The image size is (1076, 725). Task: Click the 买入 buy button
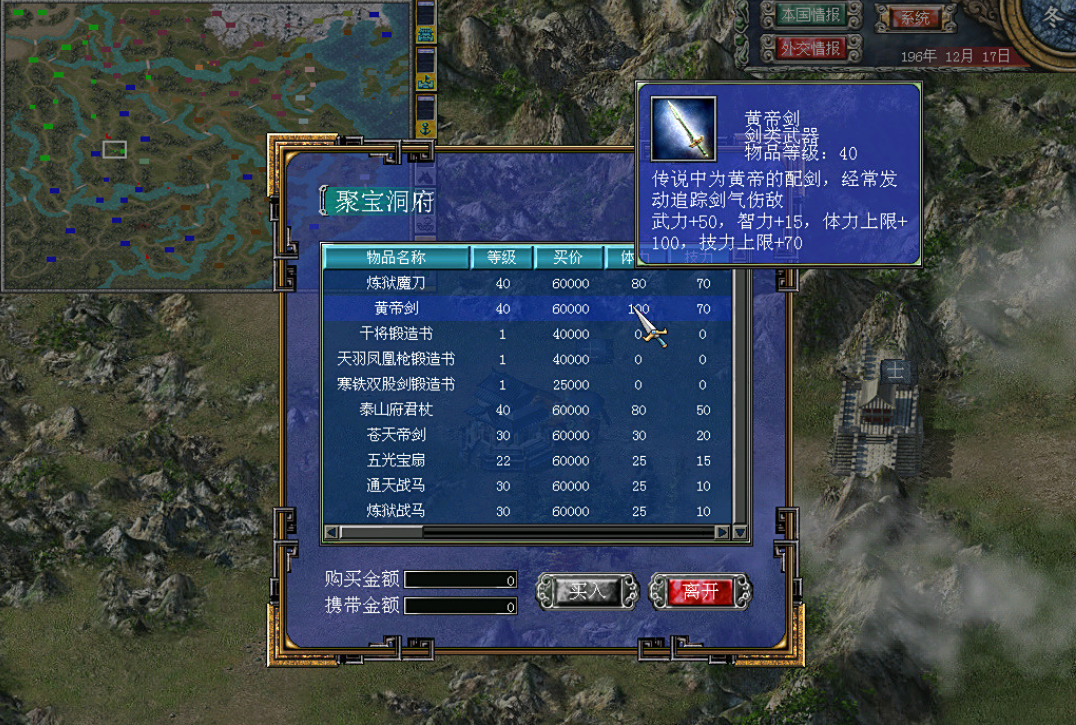587,591
